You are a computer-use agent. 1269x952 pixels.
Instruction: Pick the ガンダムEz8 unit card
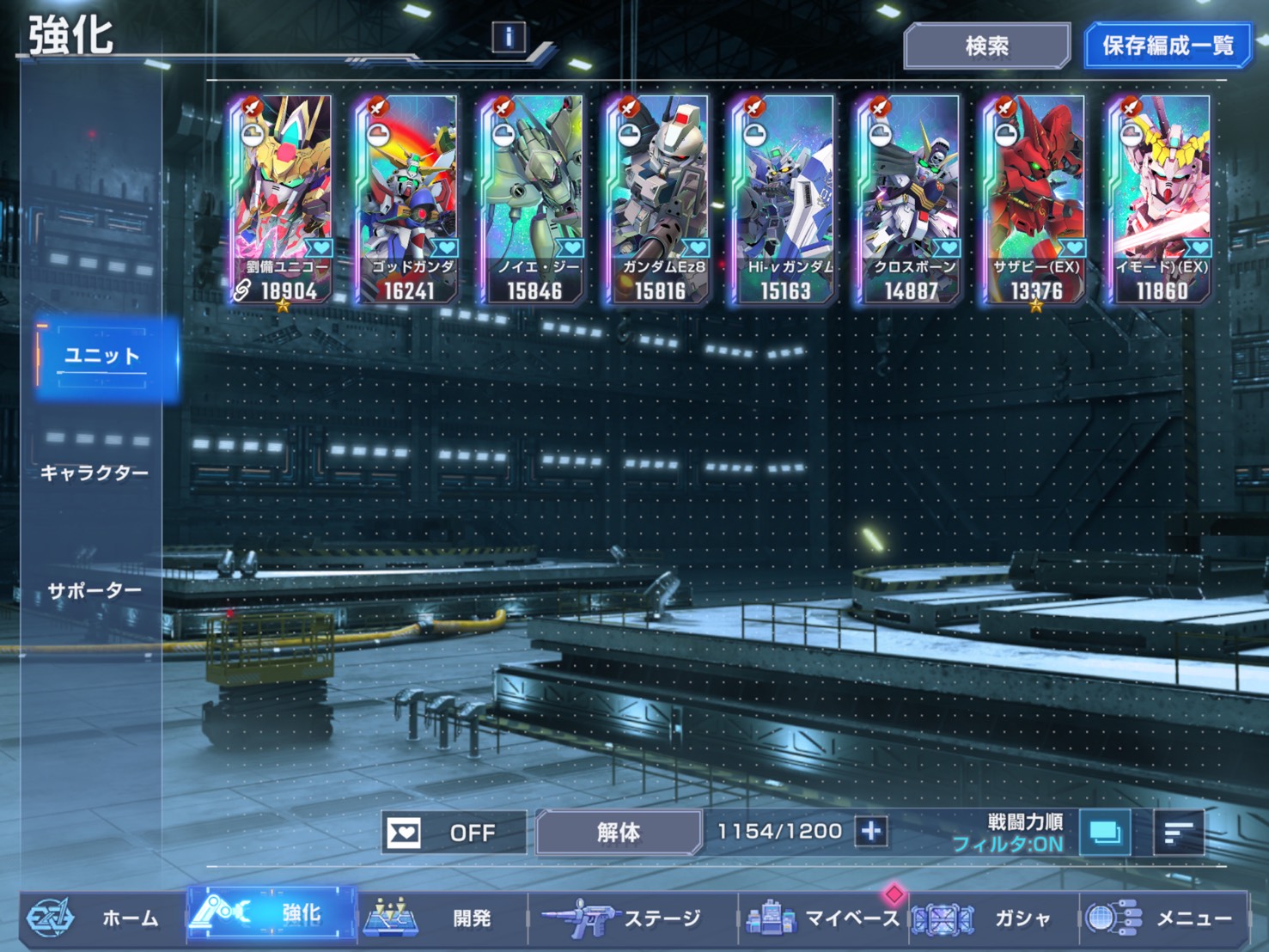[660, 199]
